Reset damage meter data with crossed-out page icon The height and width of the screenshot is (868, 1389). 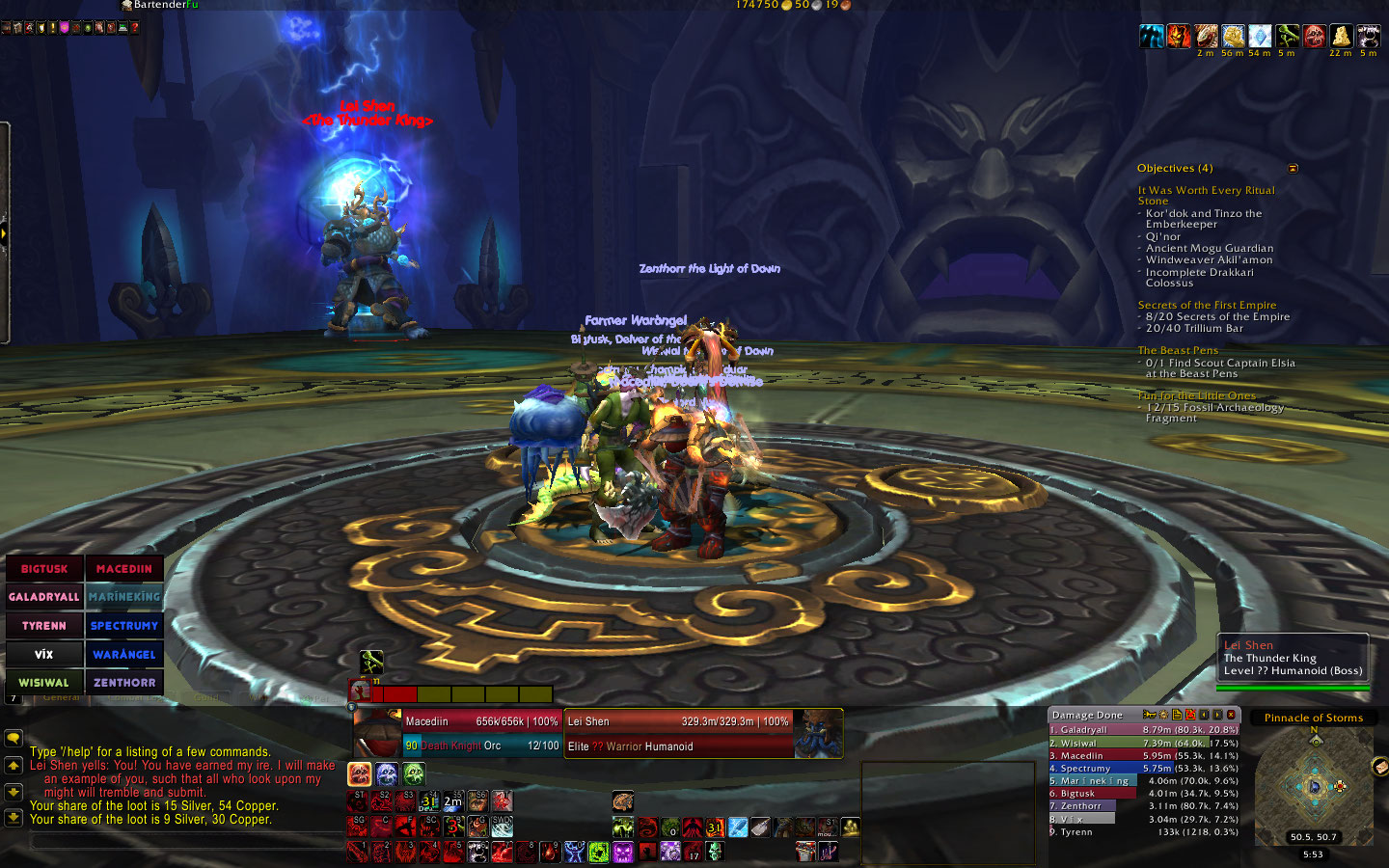point(1190,715)
